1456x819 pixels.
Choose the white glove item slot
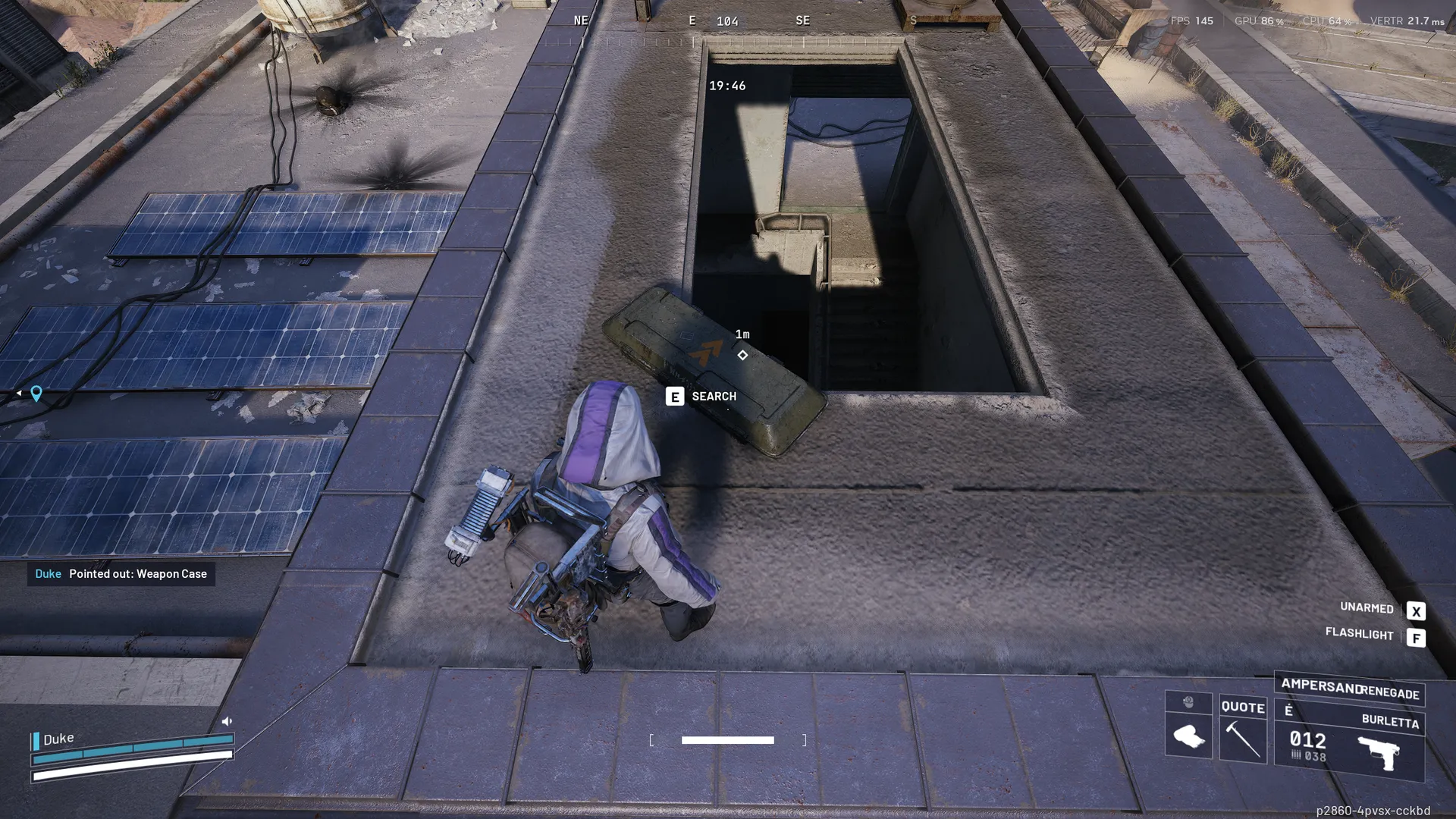point(1188,736)
